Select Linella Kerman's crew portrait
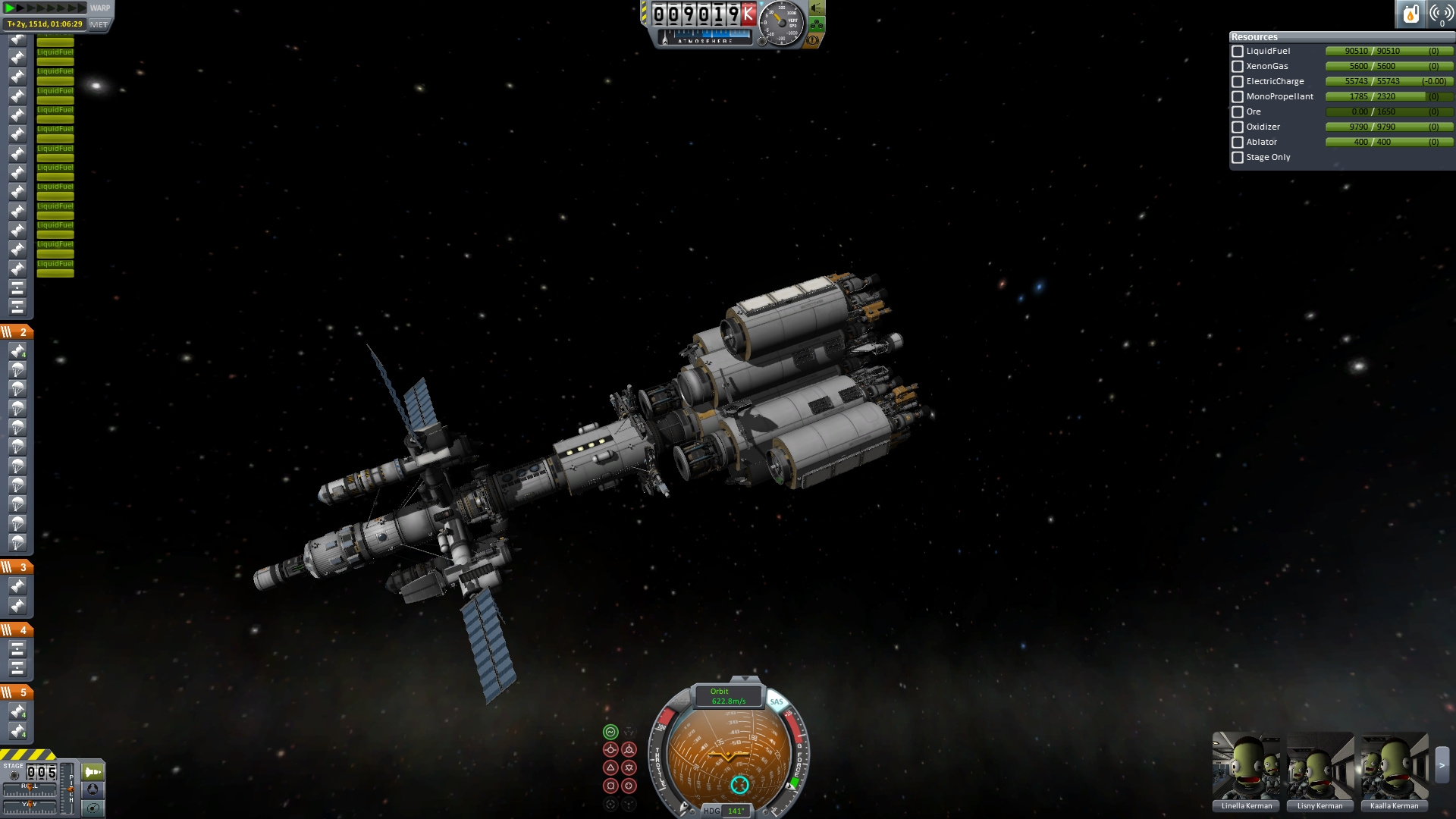 1246,767
